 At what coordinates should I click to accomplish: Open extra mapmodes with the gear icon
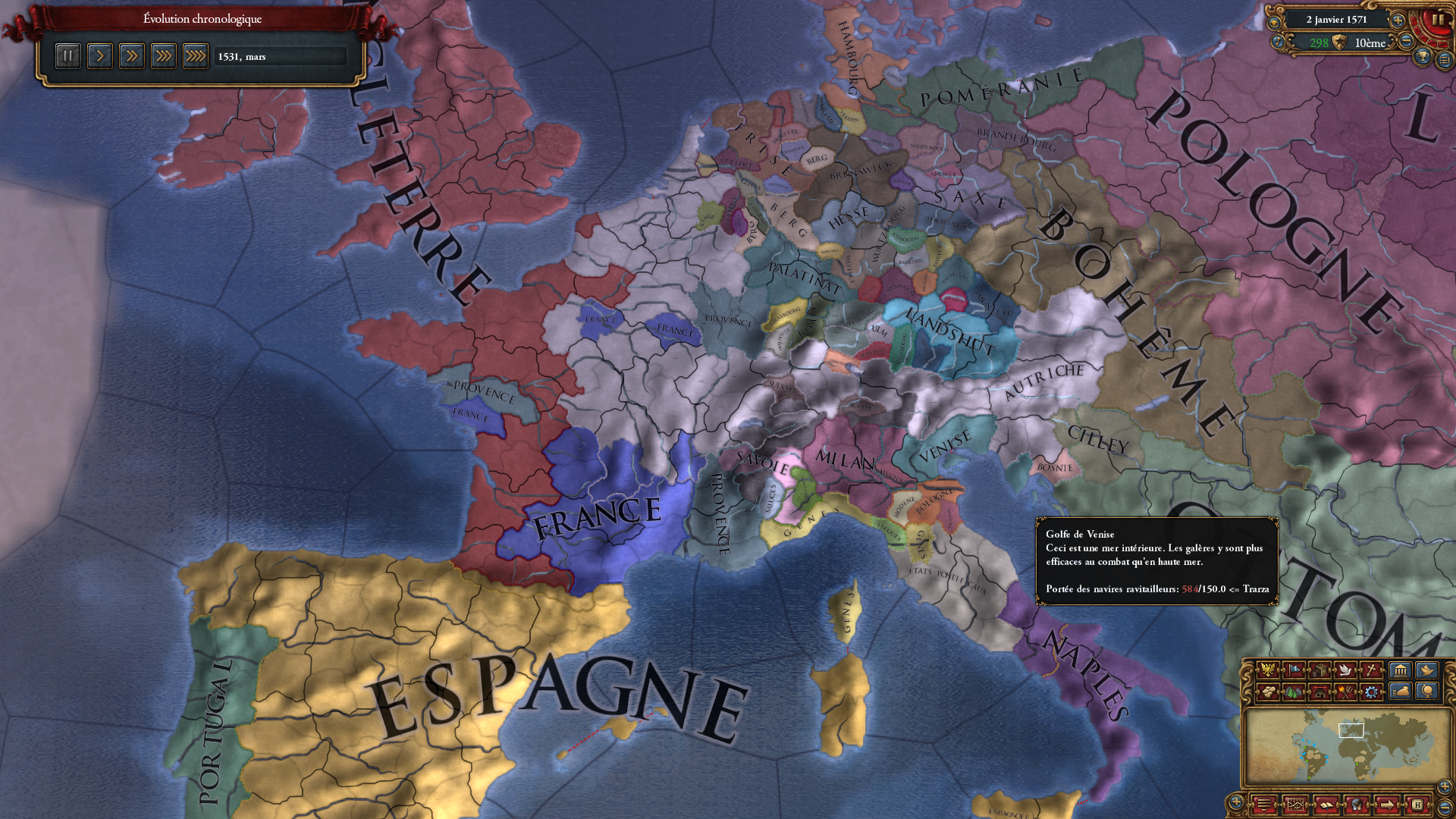click(1371, 692)
